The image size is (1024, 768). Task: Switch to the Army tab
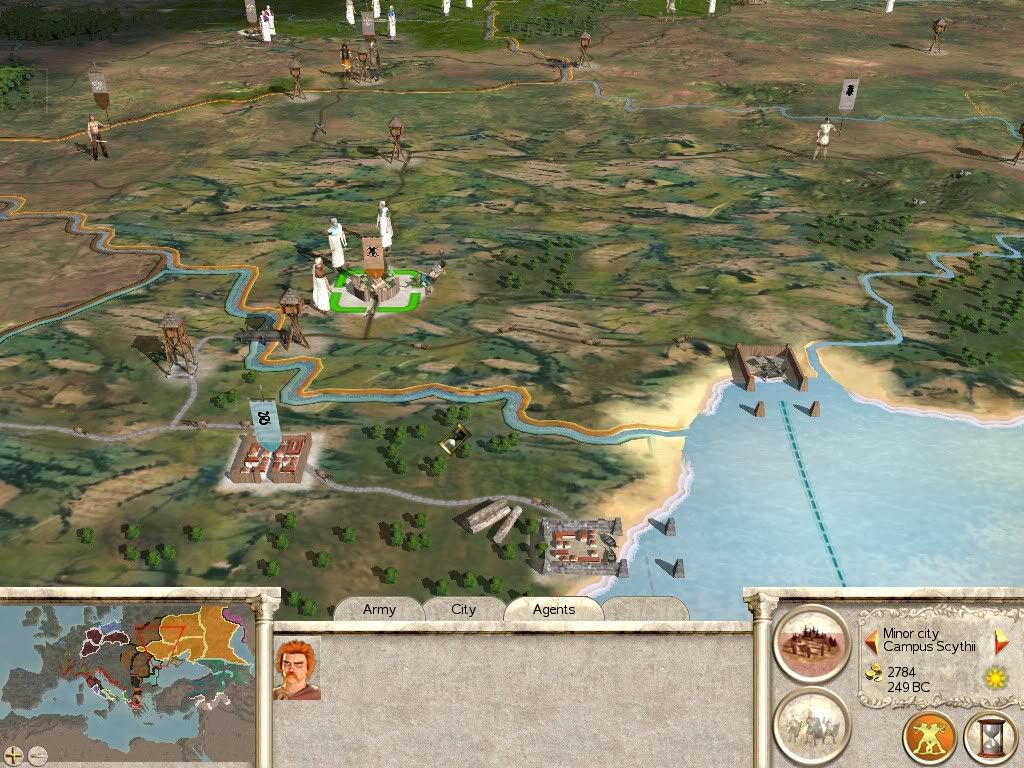coord(379,609)
